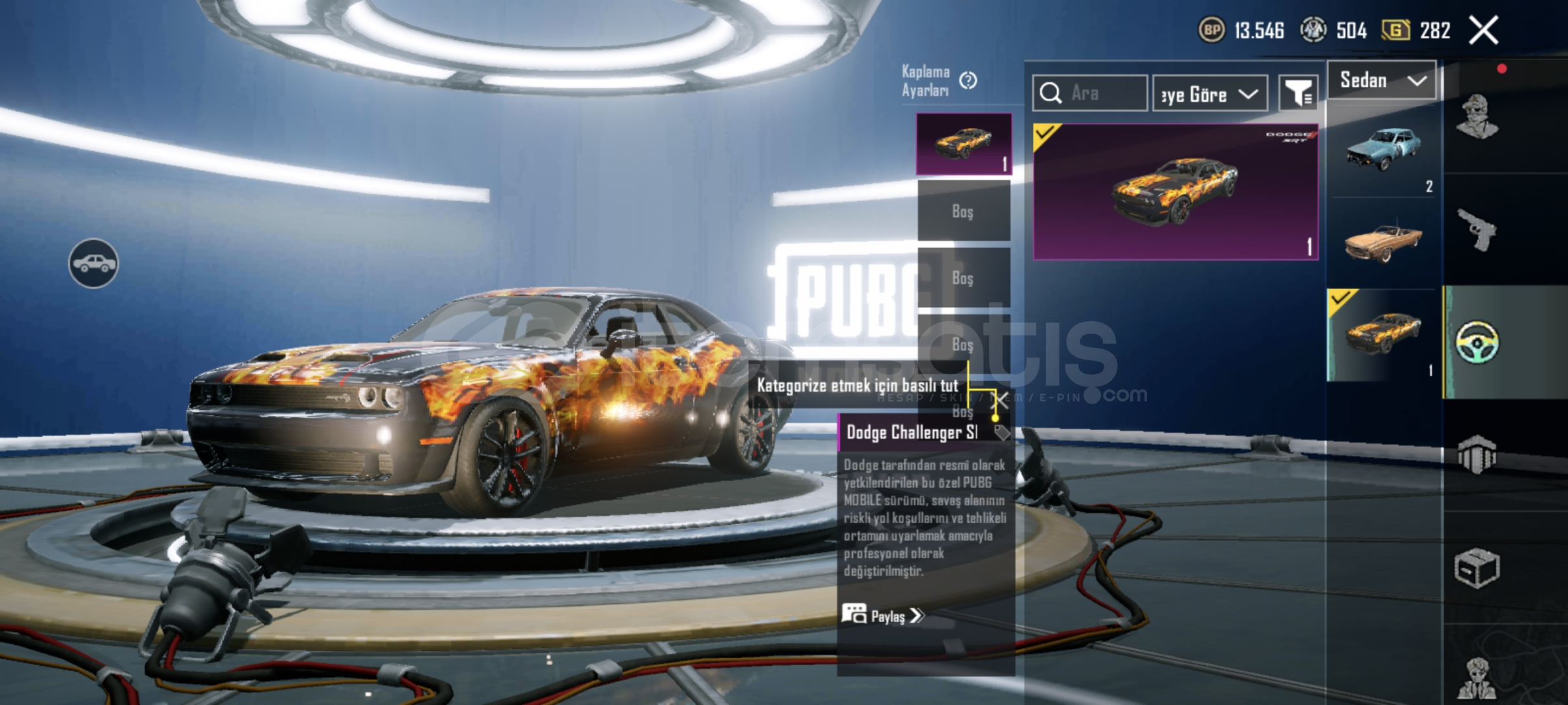The width and height of the screenshot is (1568, 705).
Task: Switch to the parachute pack category
Action: click(x=1477, y=454)
